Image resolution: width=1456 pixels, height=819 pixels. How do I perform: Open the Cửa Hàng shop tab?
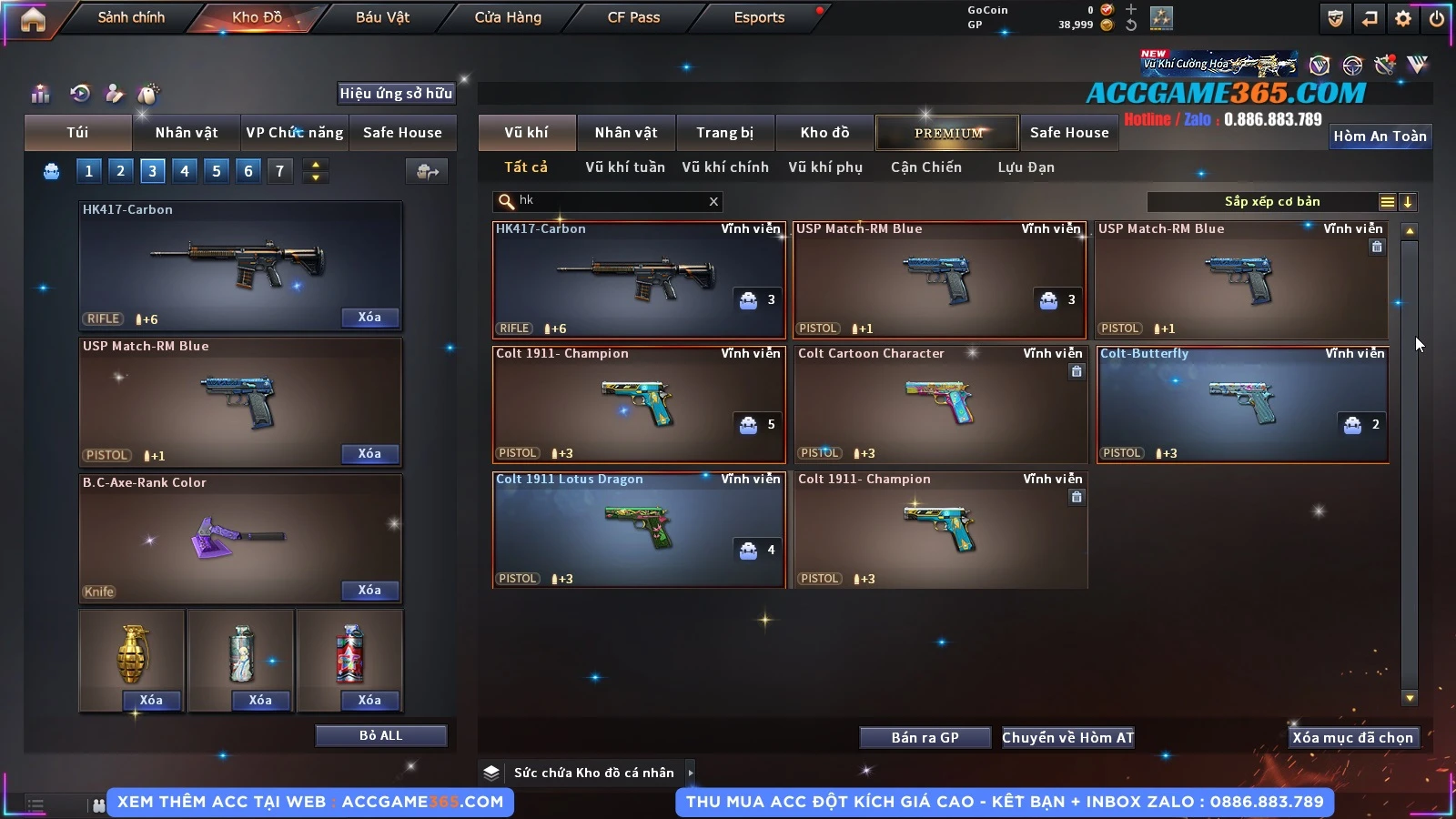(x=508, y=17)
